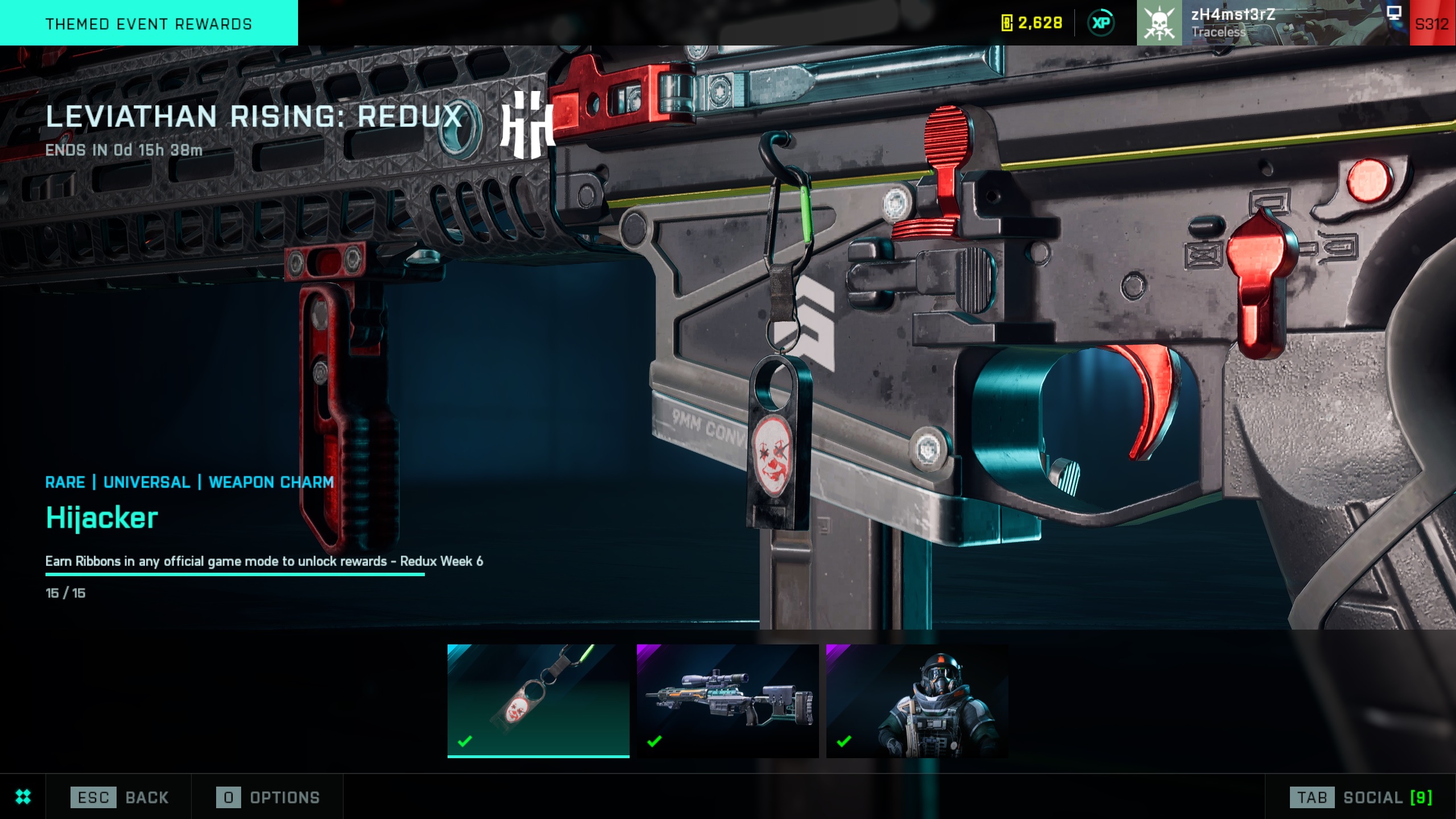Open the Options menu
Viewport: 1456px width, 819px height.
click(268, 797)
